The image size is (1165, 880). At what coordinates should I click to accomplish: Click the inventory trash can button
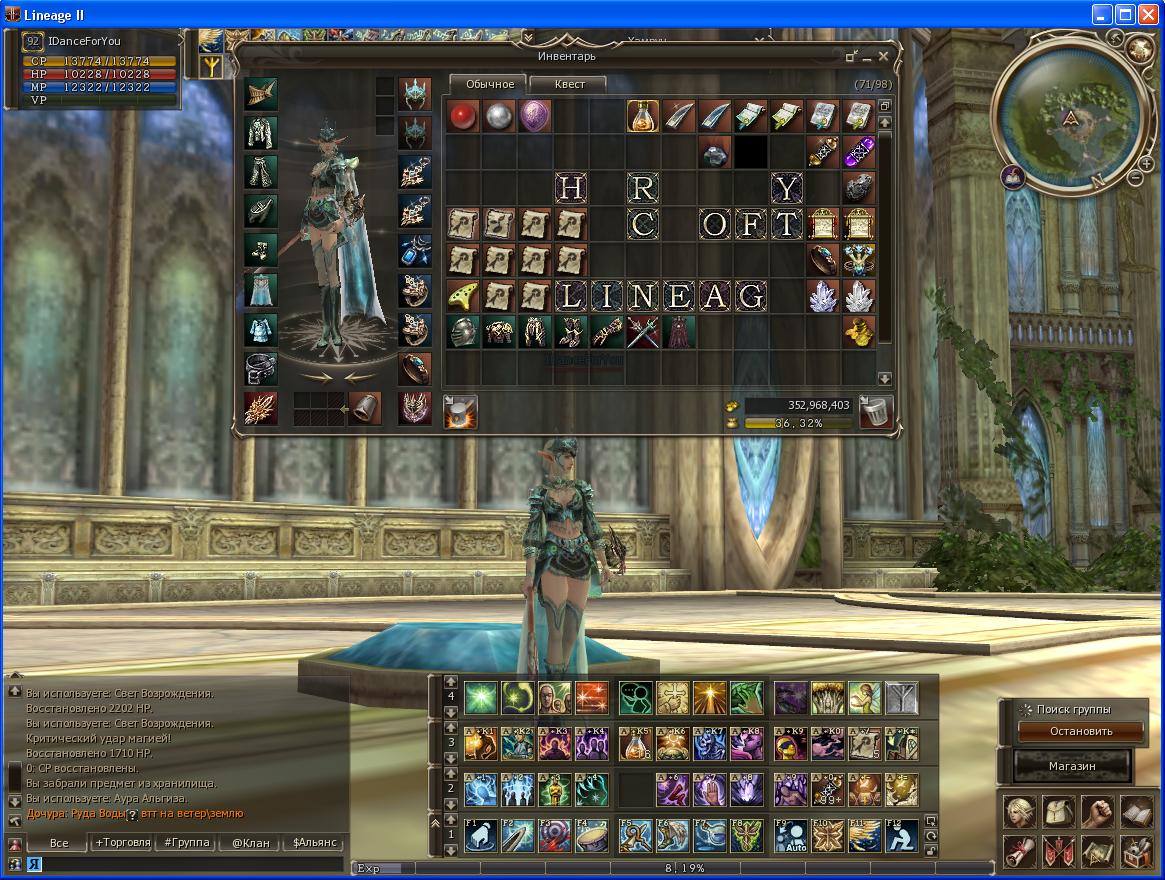click(x=876, y=411)
